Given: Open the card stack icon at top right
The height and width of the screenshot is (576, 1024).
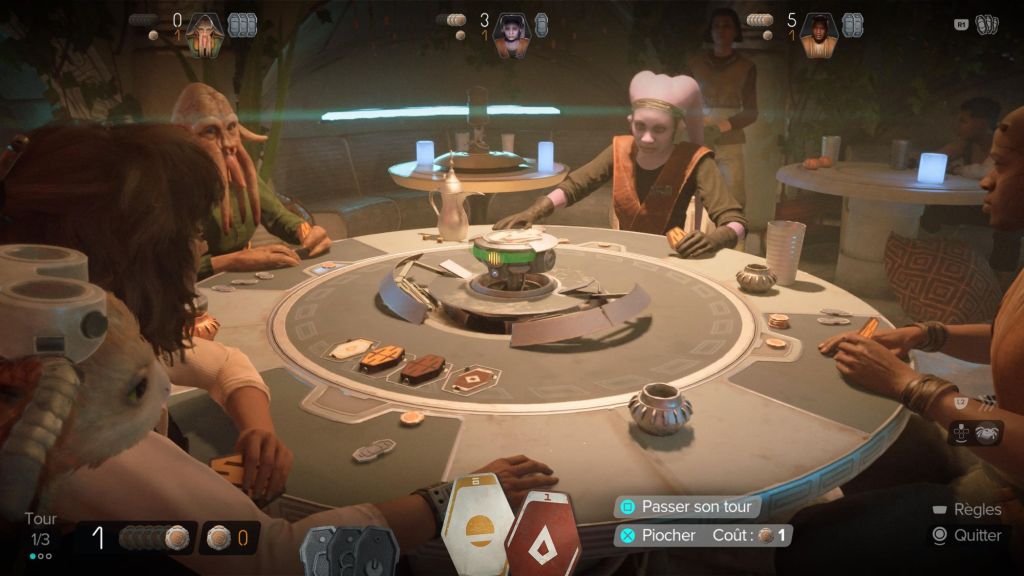Looking at the screenshot, I should (x=986, y=24).
